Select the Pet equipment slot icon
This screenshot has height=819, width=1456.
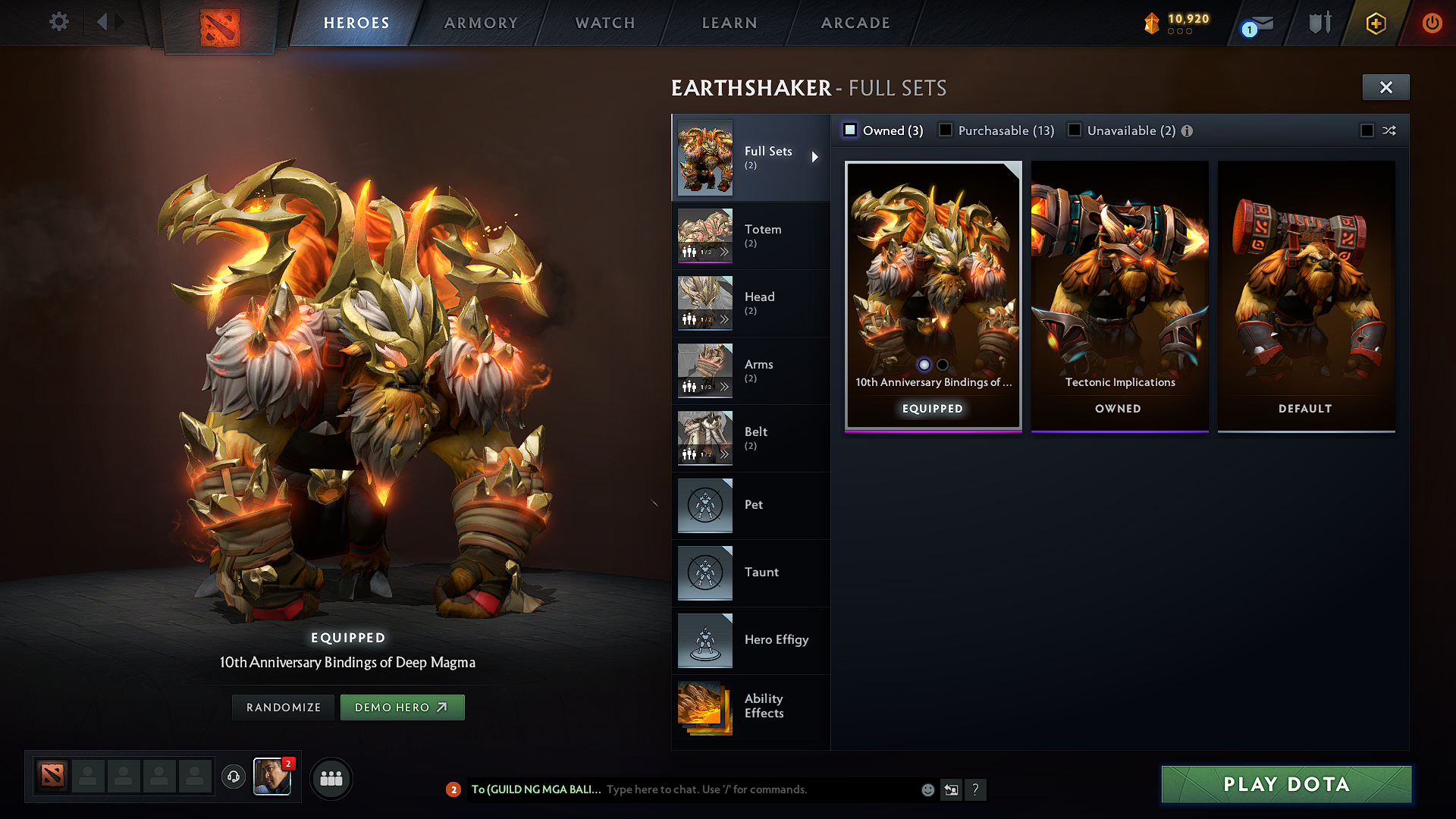(704, 505)
